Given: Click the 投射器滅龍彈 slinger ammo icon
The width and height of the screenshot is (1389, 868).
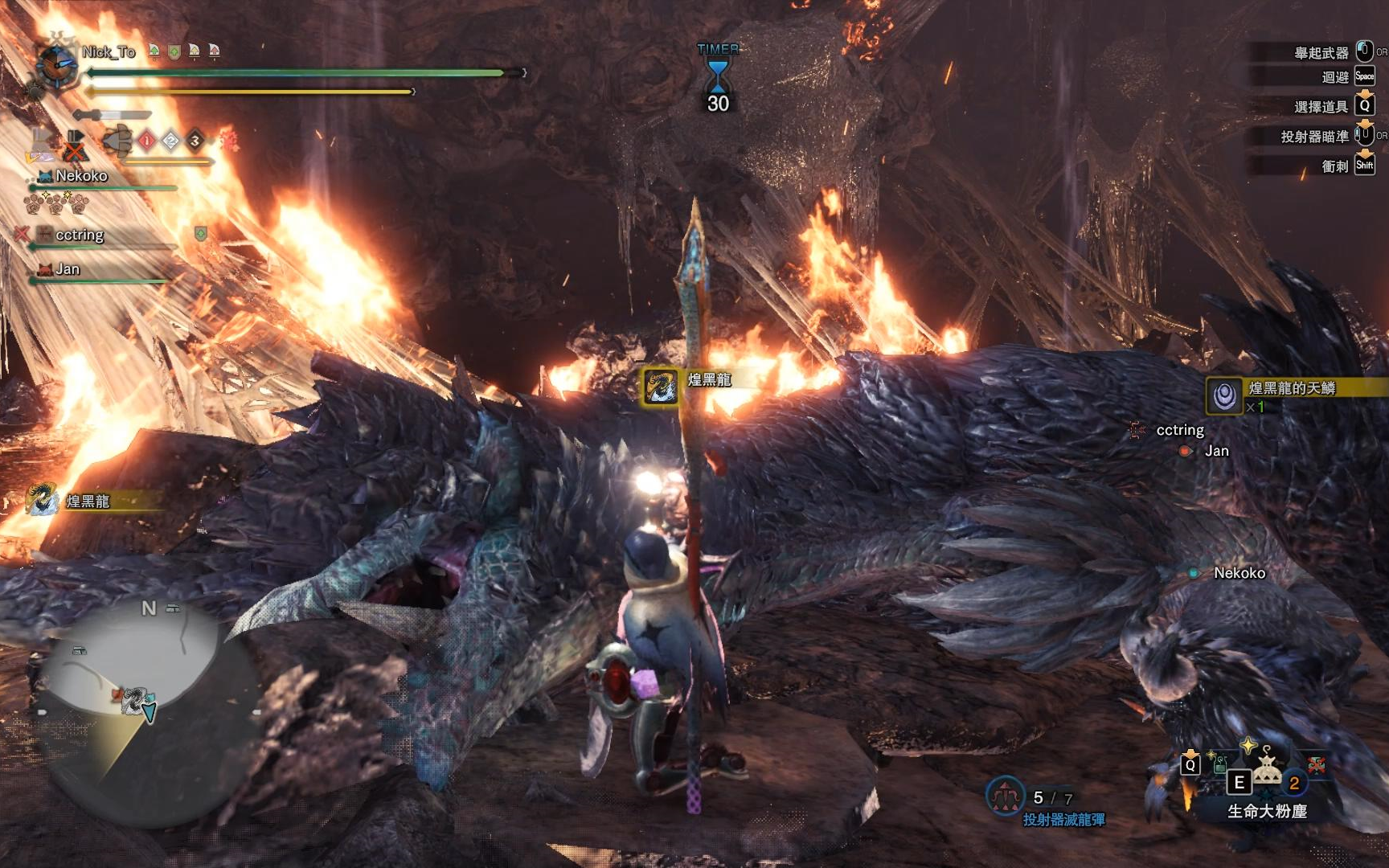Looking at the screenshot, I should 1005,796.
